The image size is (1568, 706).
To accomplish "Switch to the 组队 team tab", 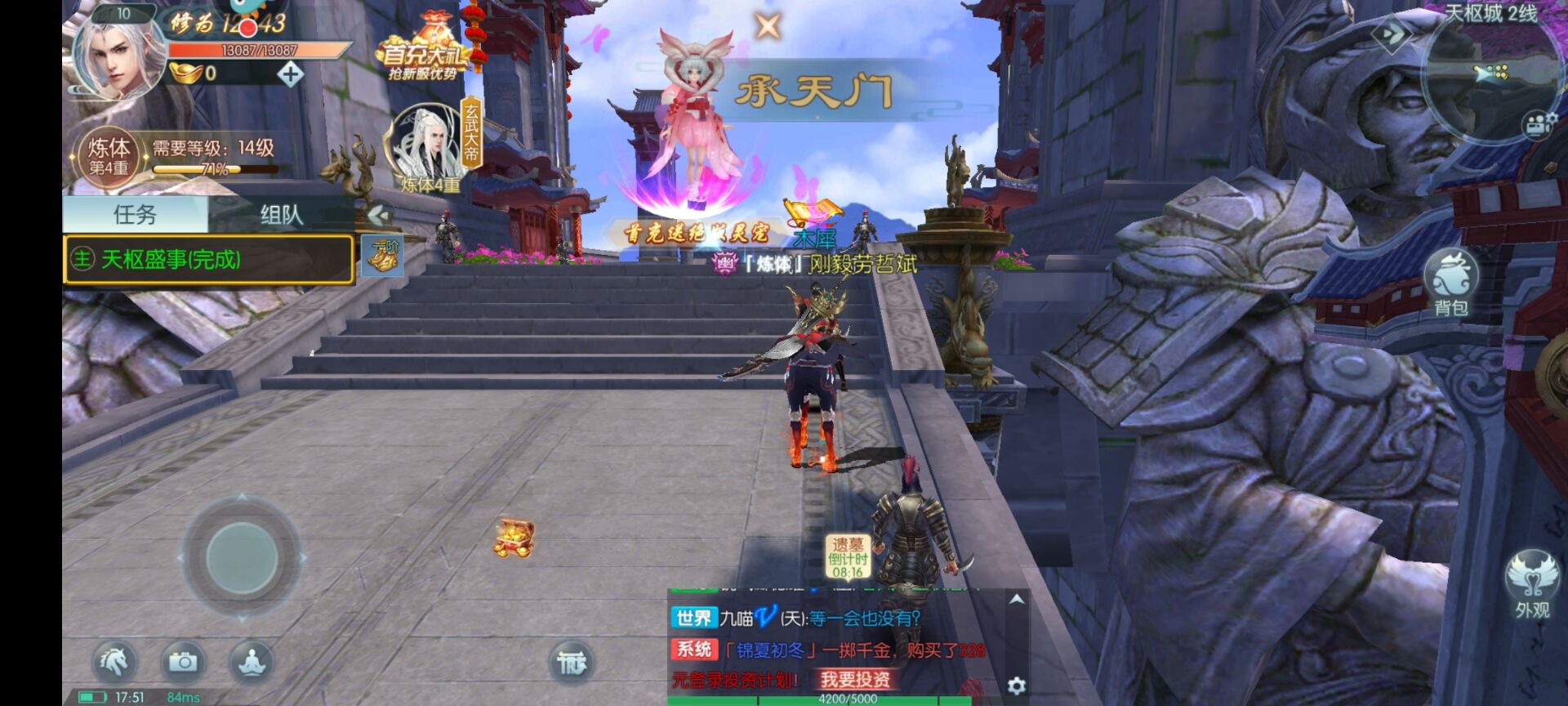I will [x=281, y=215].
